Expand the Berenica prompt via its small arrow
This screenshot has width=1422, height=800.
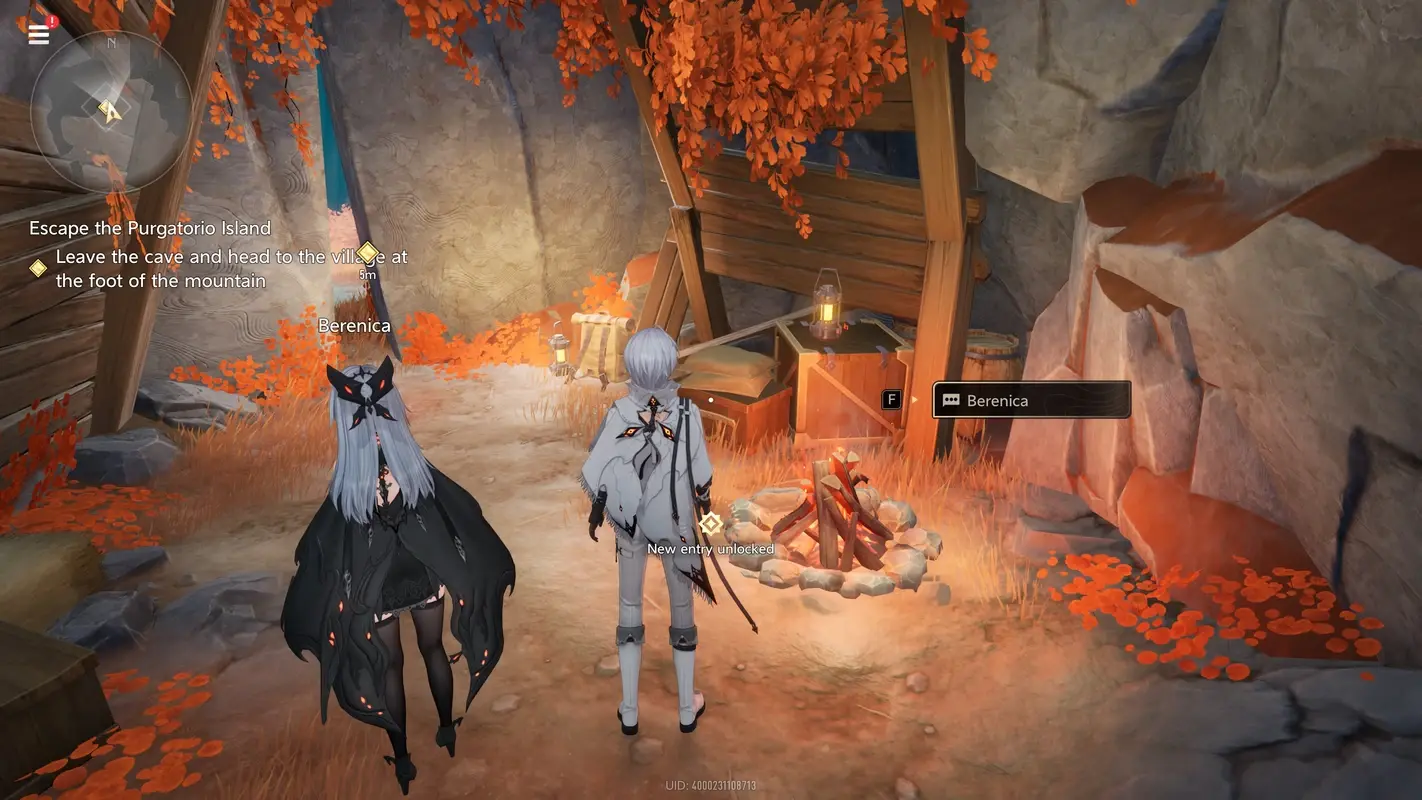click(913, 399)
